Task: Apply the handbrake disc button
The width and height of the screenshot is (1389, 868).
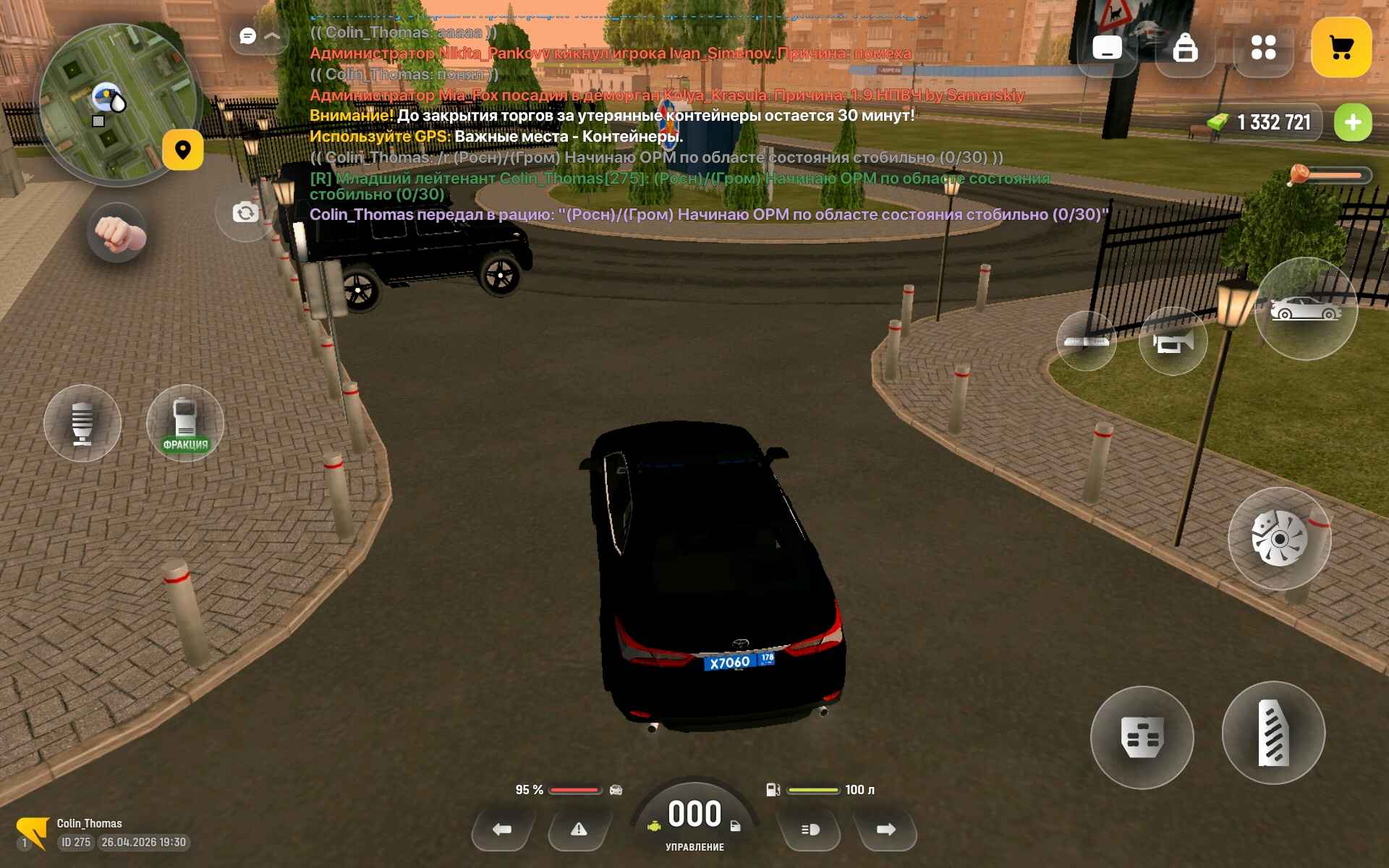Action: [x=1279, y=539]
